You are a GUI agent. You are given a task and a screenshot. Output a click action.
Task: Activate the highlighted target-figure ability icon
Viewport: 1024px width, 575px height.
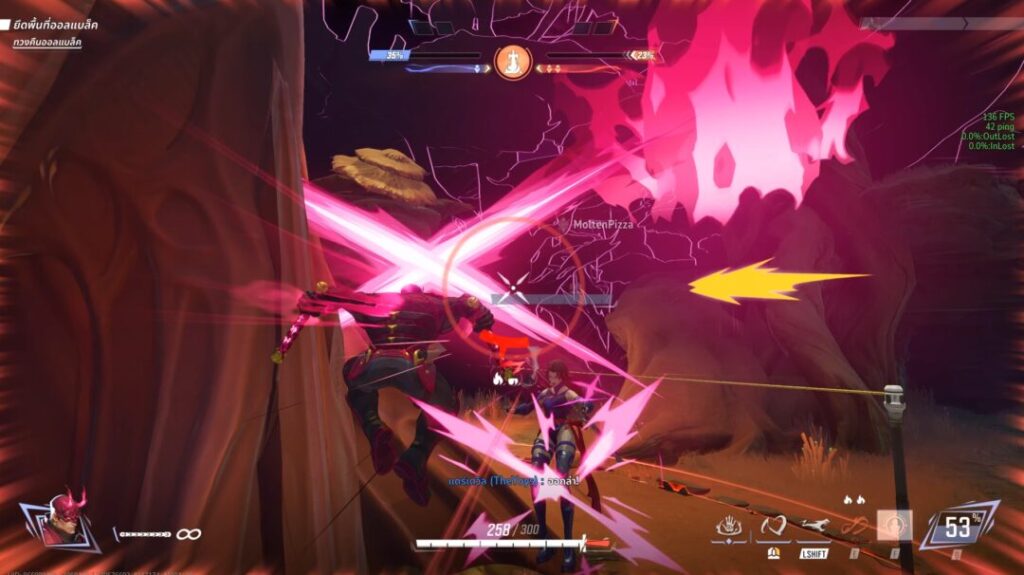coord(894,525)
